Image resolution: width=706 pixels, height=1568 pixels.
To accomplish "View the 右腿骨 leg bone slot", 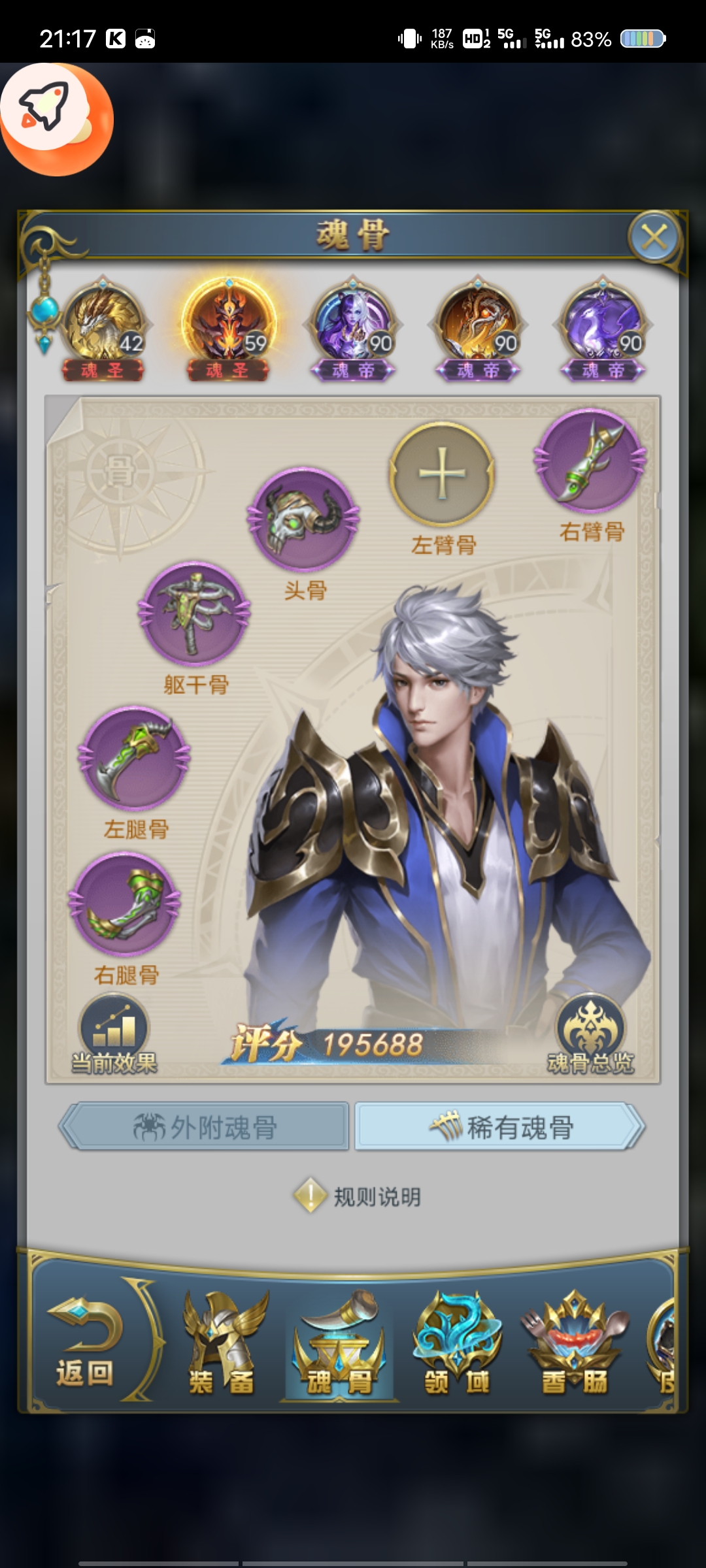I will pos(126,904).
